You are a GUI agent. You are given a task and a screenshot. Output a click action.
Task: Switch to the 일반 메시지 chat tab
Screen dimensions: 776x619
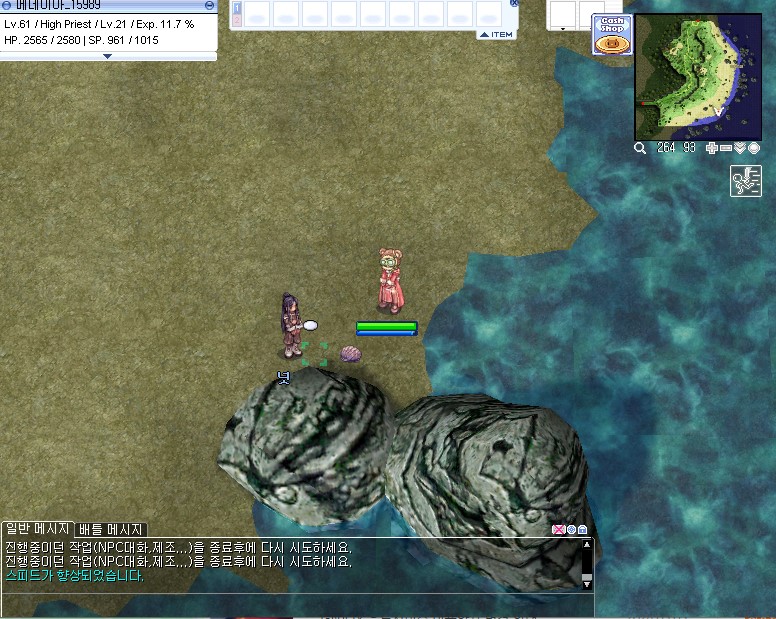point(37,528)
